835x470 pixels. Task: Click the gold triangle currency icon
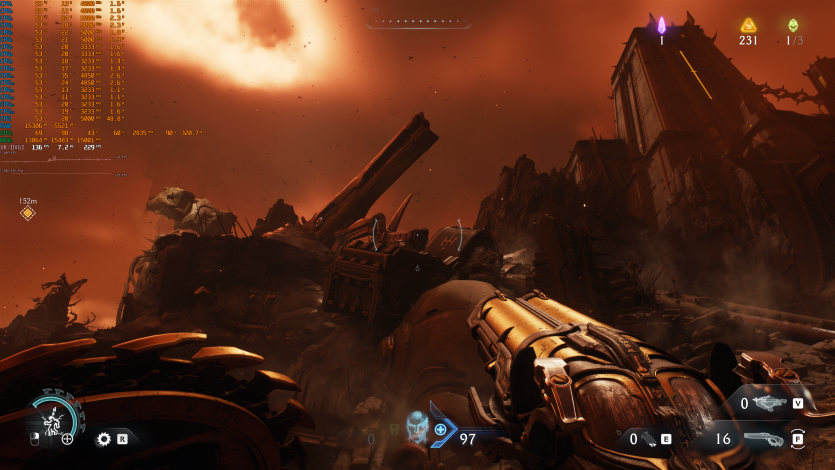[x=748, y=25]
